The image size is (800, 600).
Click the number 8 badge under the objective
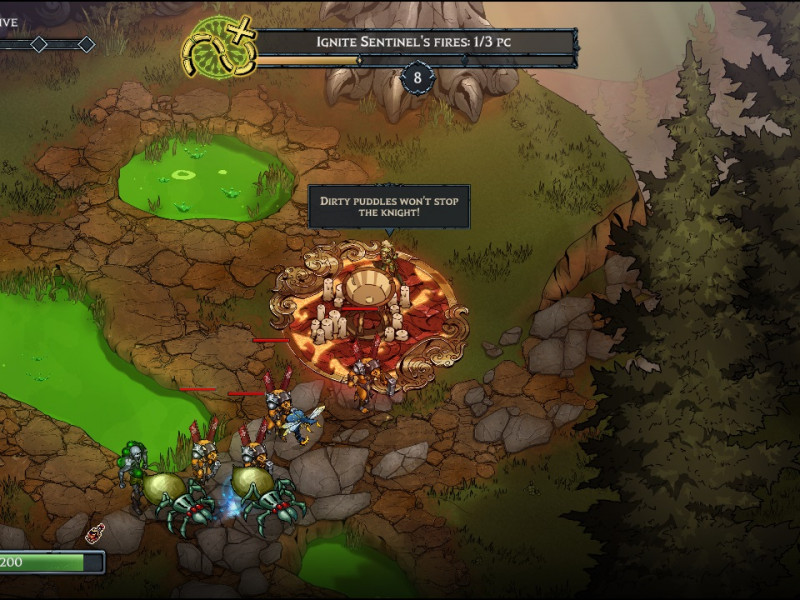[x=416, y=77]
